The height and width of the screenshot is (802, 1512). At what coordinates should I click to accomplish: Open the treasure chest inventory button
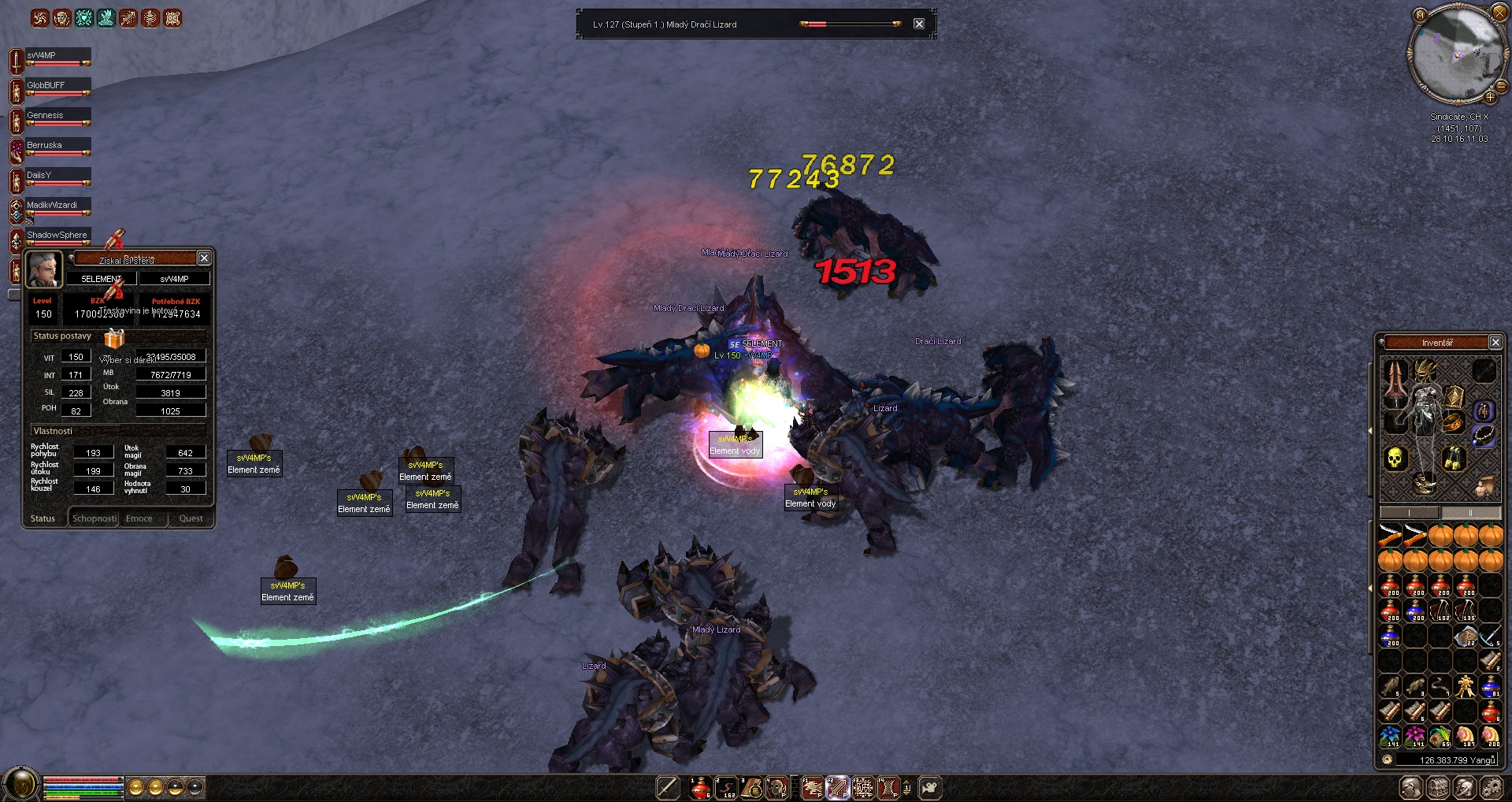[x=1438, y=788]
